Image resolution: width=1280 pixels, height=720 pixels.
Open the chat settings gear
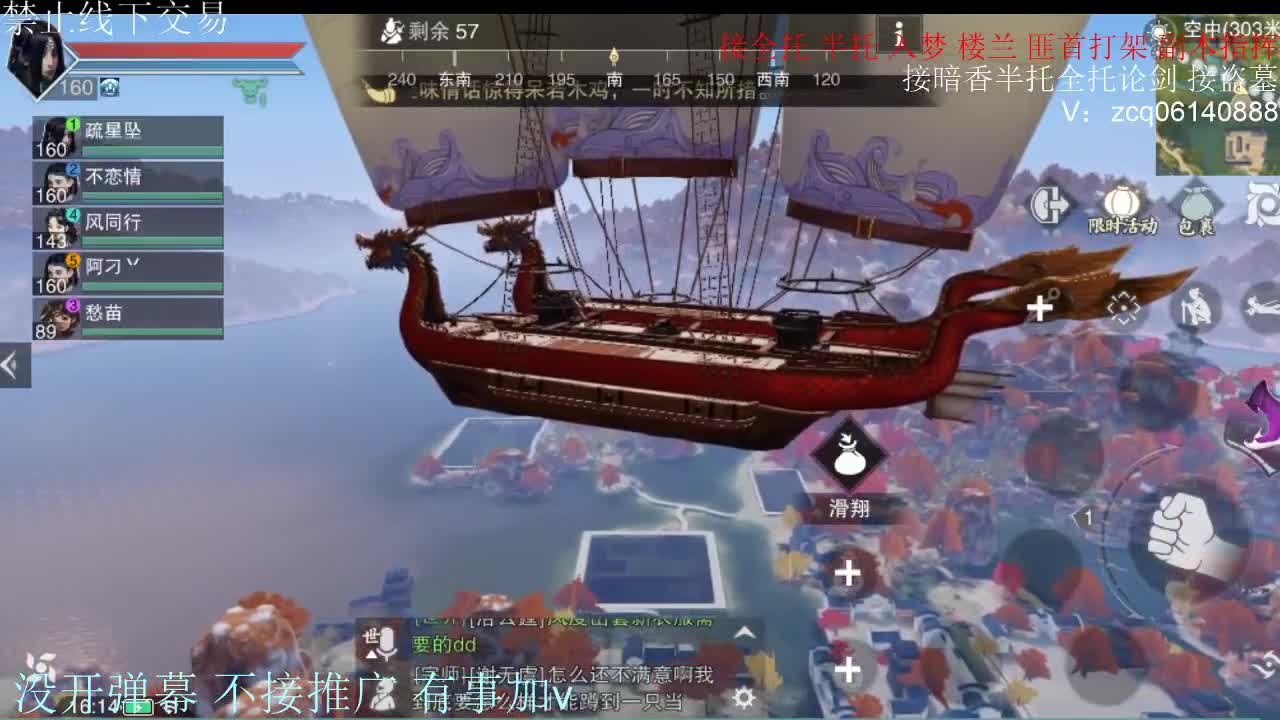click(x=745, y=697)
